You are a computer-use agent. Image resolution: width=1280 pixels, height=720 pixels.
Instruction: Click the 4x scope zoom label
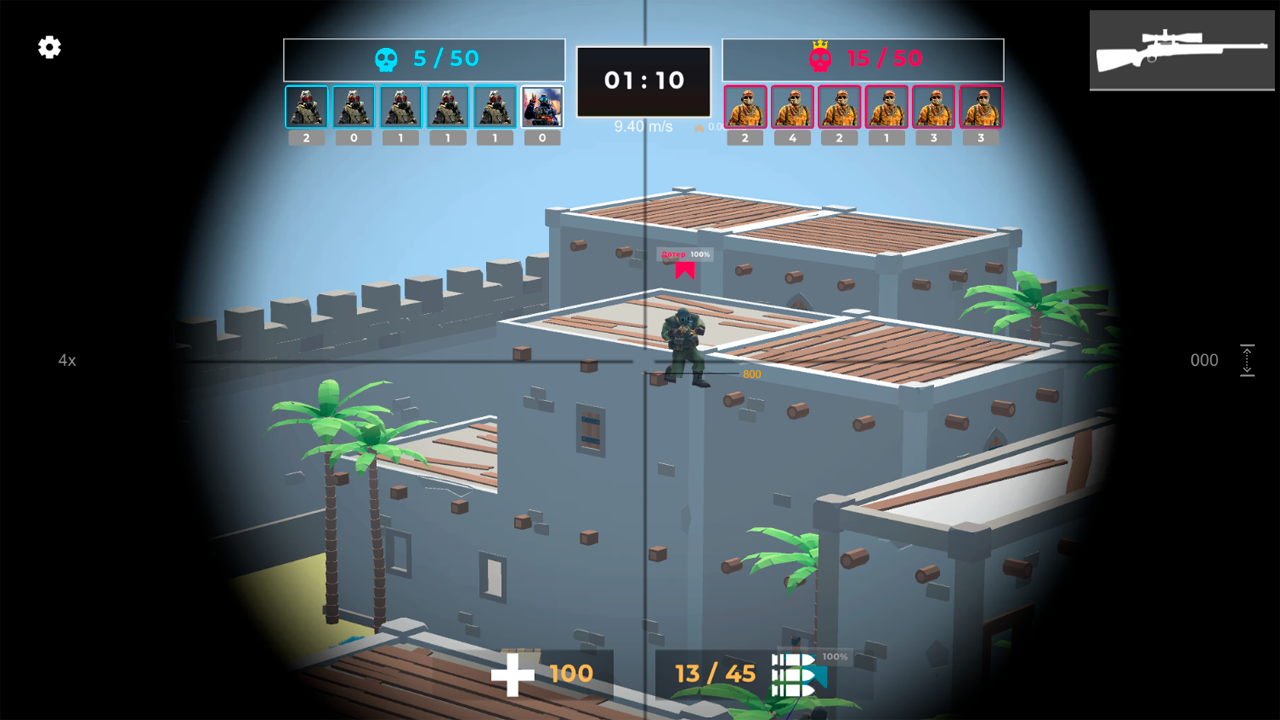66,360
